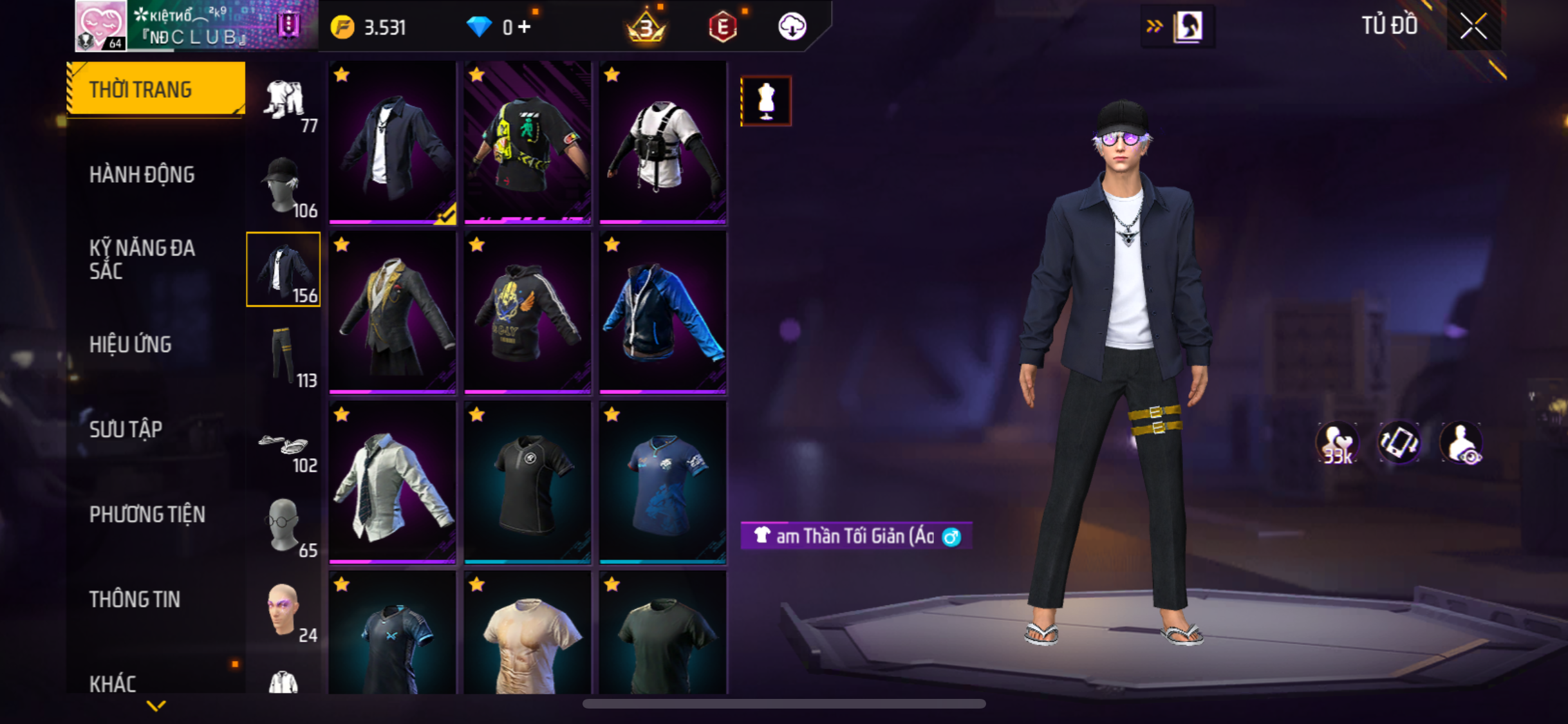Choose the eyeglasses category with 65 items
Viewport: 1568px width, 724px height.
[x=284, y=526]
